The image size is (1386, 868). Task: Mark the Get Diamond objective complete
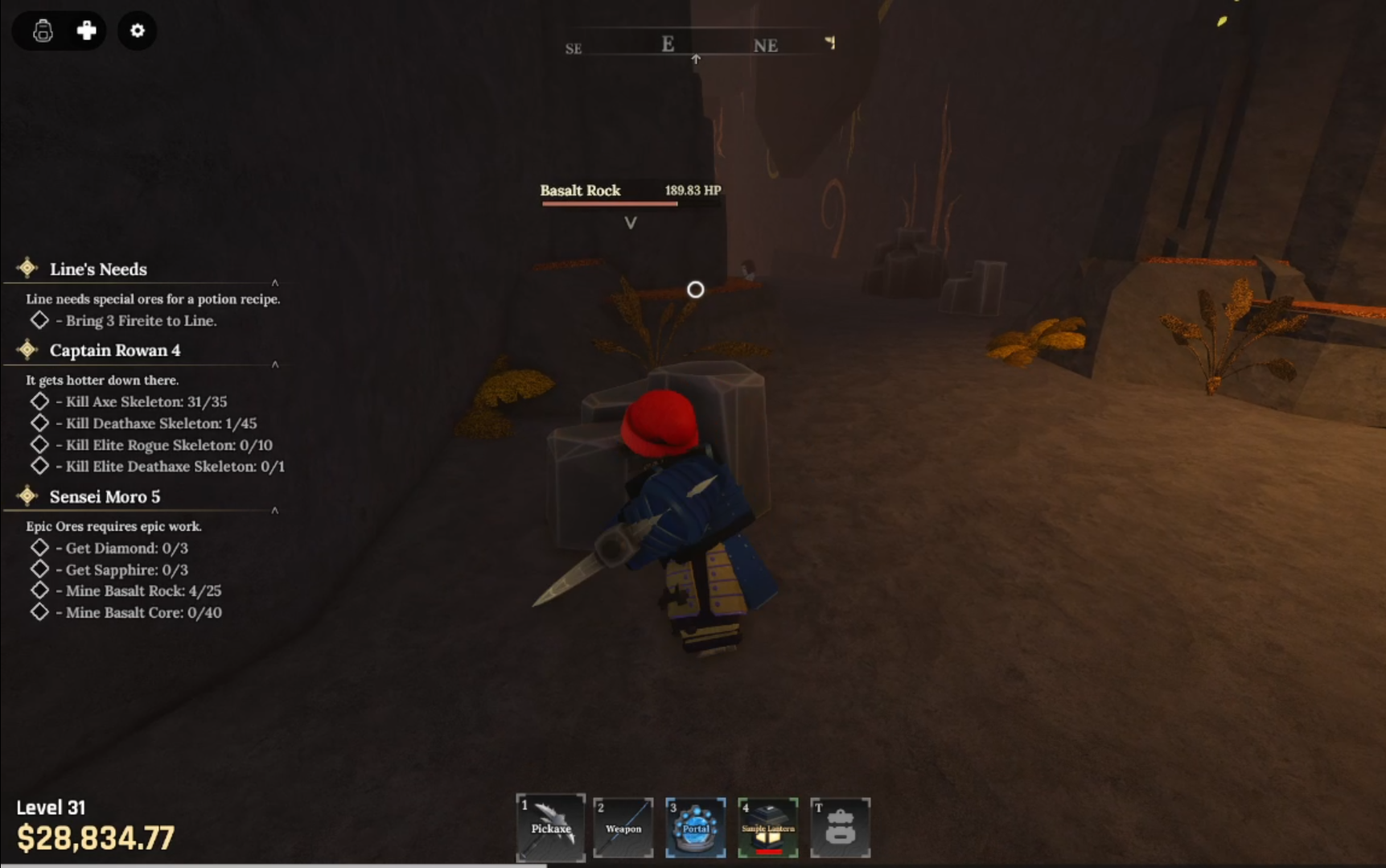[39, 546]
